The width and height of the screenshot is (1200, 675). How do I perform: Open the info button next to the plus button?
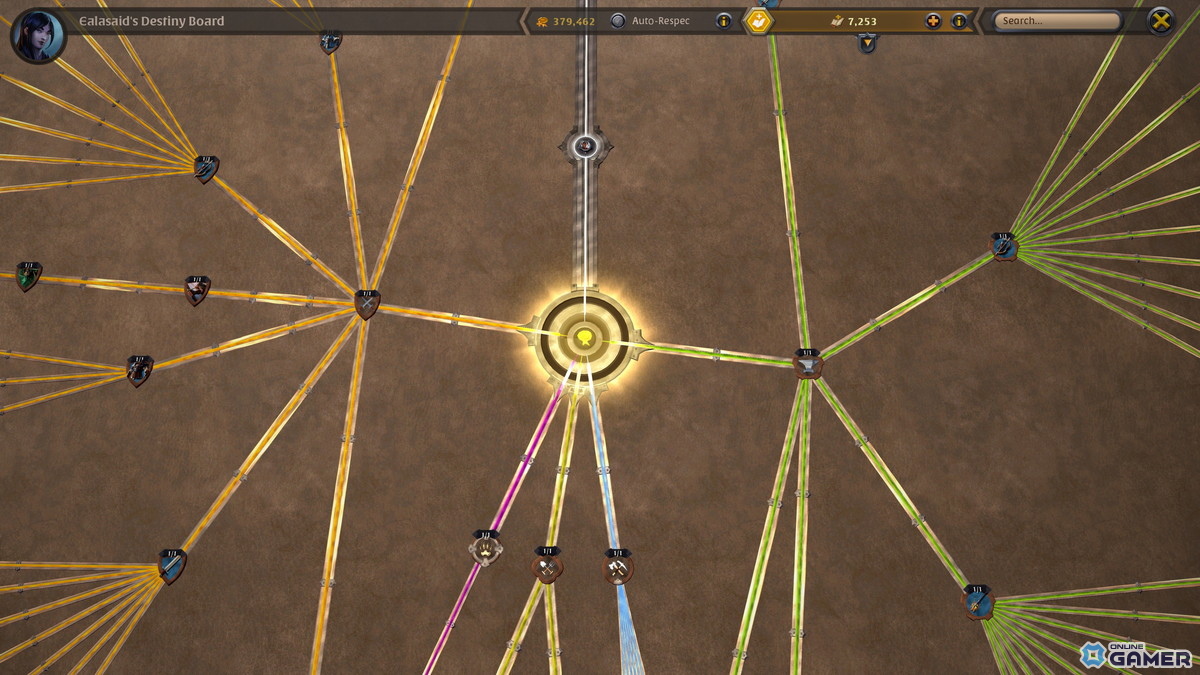tap(959, 21)
